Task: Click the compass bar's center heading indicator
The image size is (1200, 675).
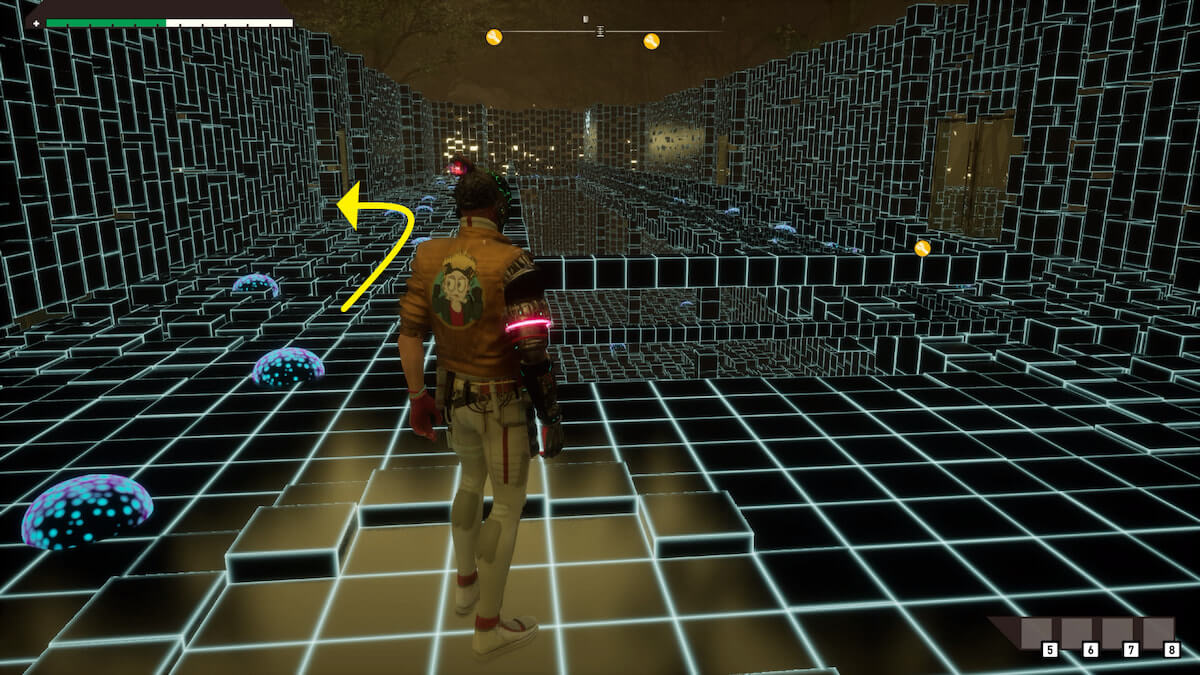Action: 599,31
